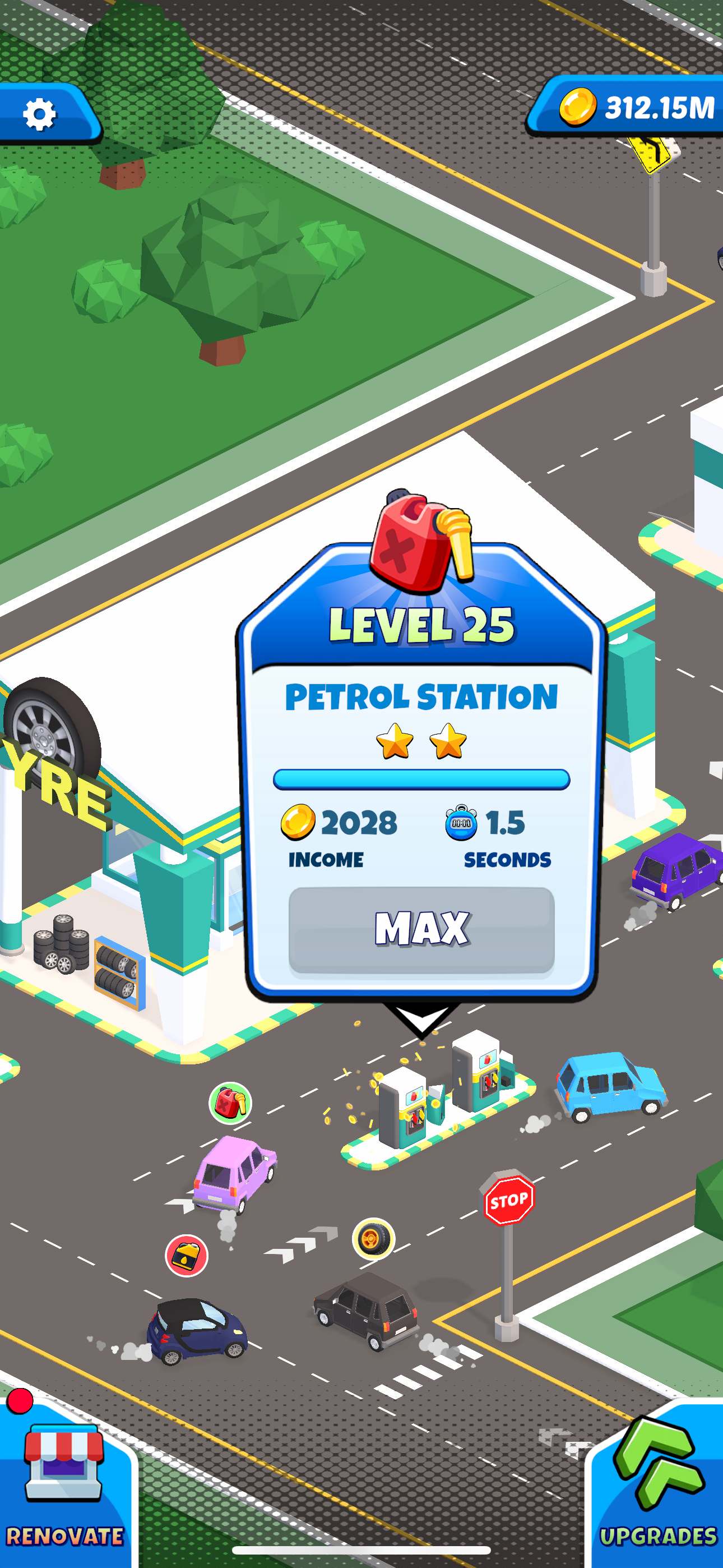Tap the stopwatch icon next to 1.5 seconds
Image resolution: width=723 pixels, height=1568 pixels.
point(462,823)
